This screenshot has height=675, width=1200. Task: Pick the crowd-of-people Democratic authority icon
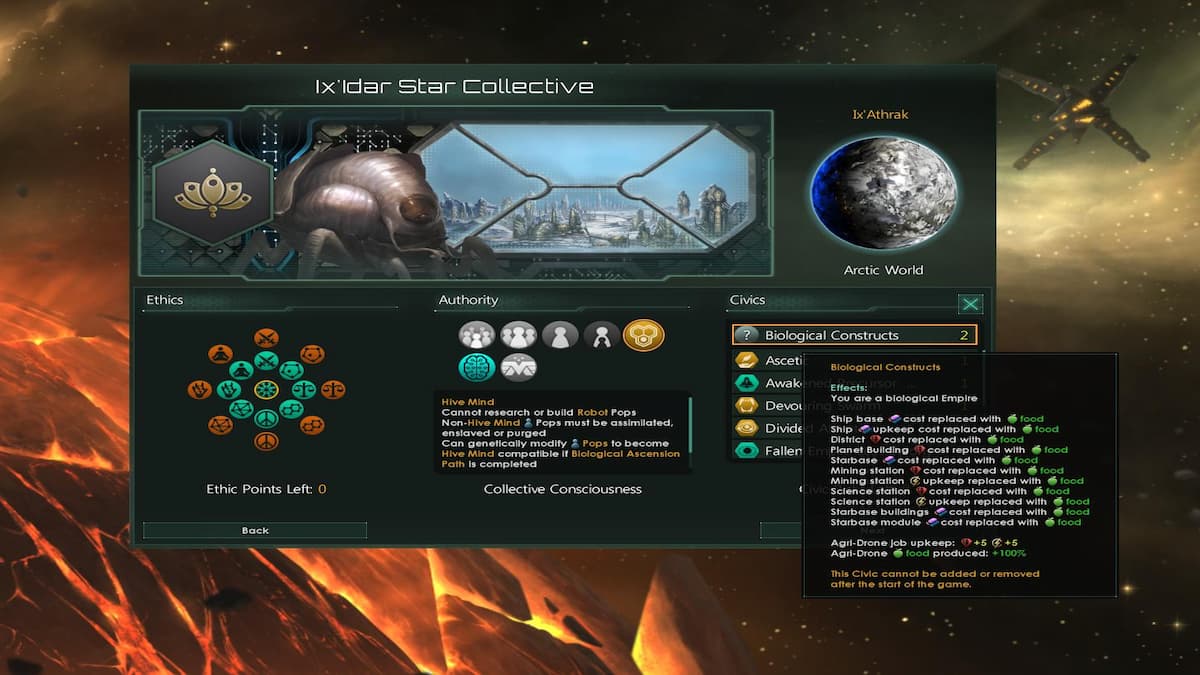(477, 335)
